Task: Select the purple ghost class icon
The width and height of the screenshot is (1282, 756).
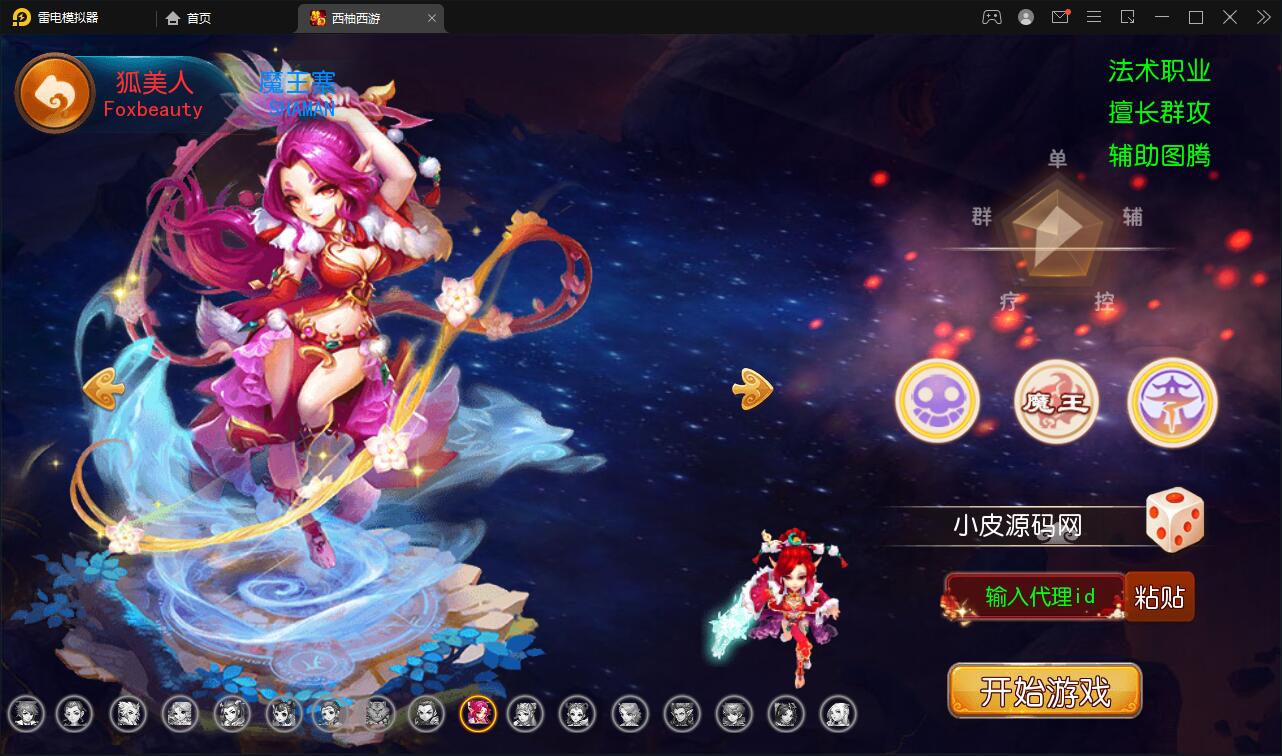Action: pos(938,401)
